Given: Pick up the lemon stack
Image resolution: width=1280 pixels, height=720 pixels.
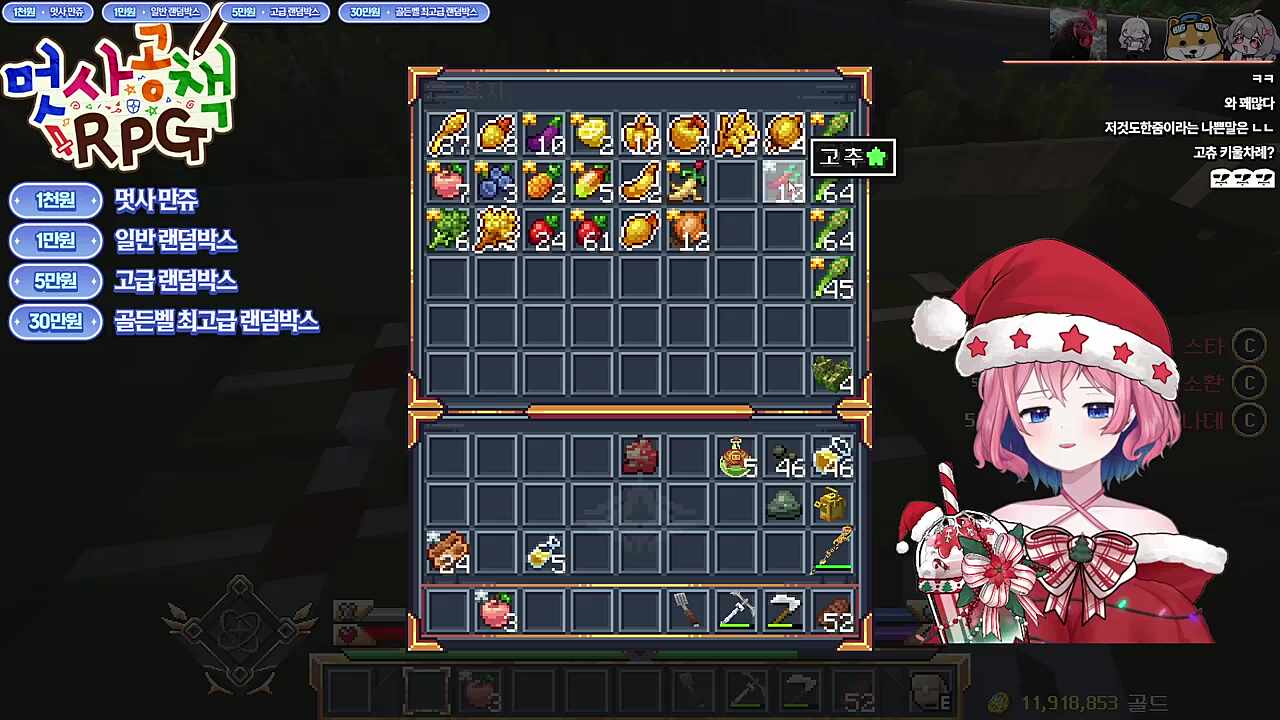Looking at the screenshot, I should (592, 133).
